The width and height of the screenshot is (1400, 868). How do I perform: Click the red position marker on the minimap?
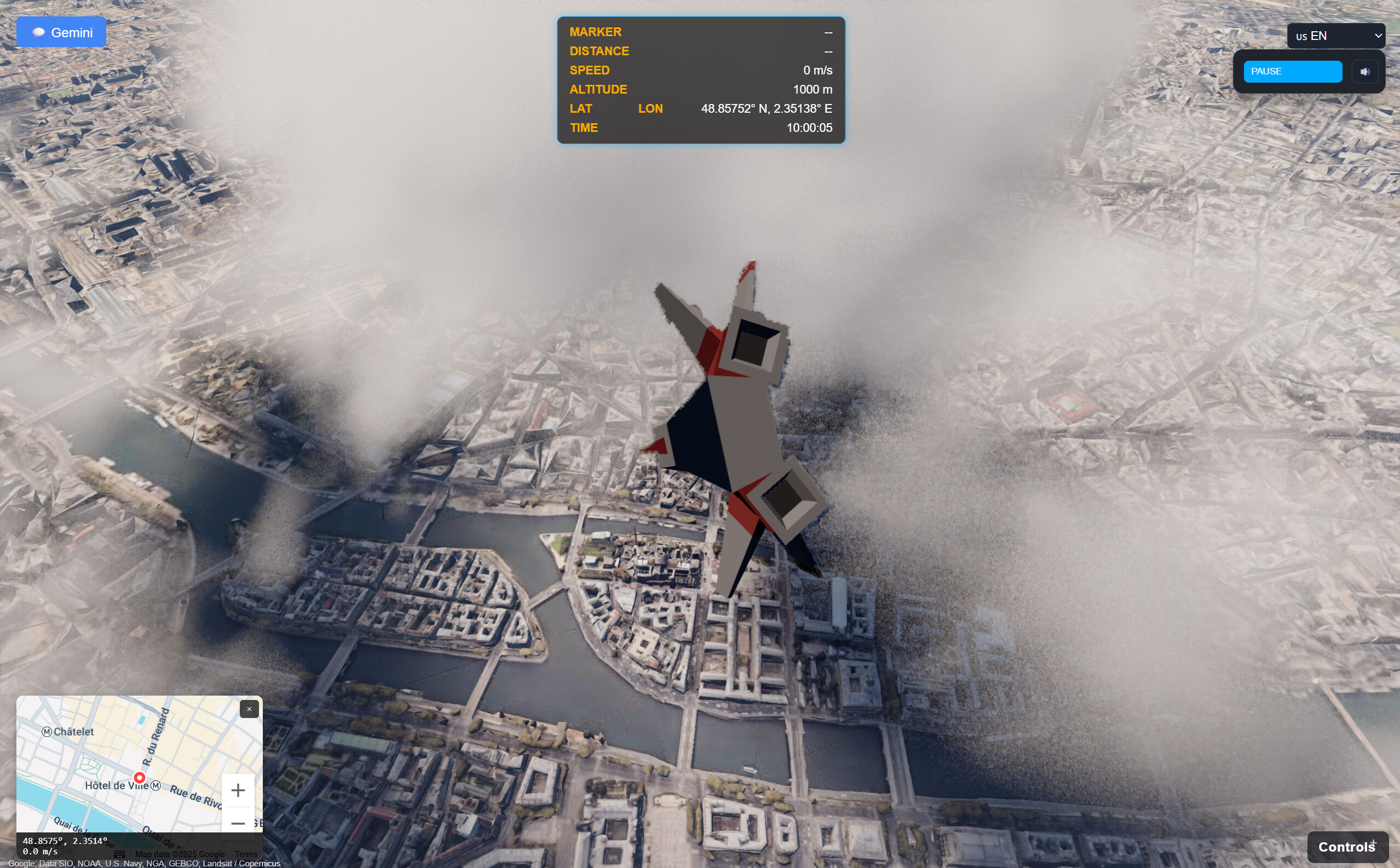140,779
